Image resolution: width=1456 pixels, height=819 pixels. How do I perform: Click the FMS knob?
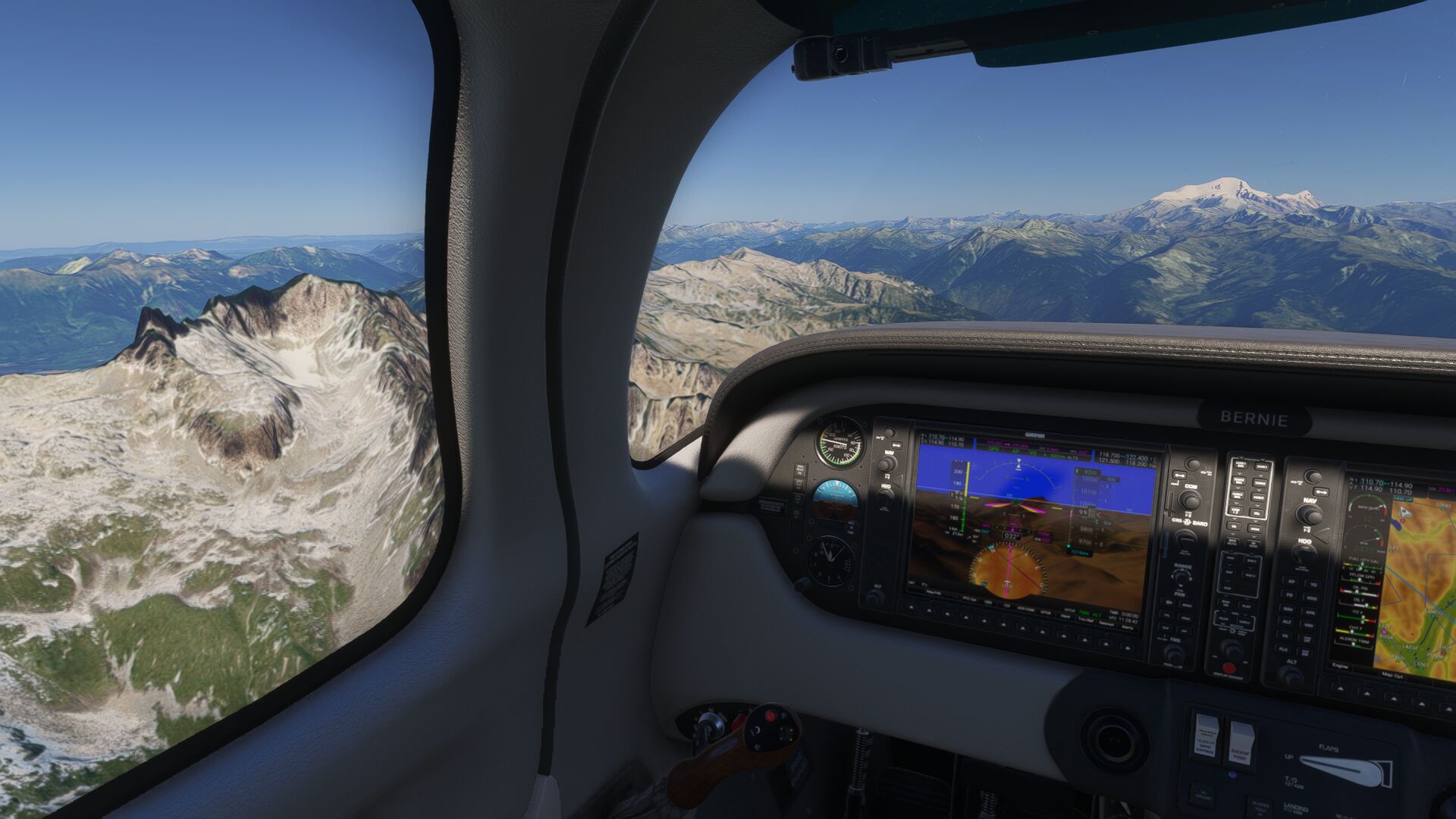coord(1175,652)
